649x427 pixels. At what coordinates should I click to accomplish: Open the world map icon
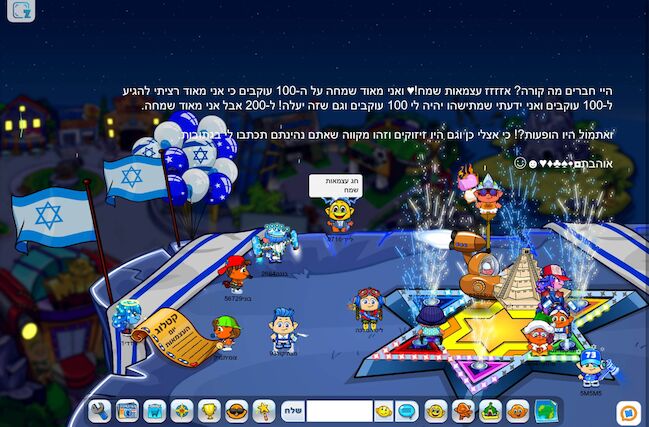(x=545, y=410)
